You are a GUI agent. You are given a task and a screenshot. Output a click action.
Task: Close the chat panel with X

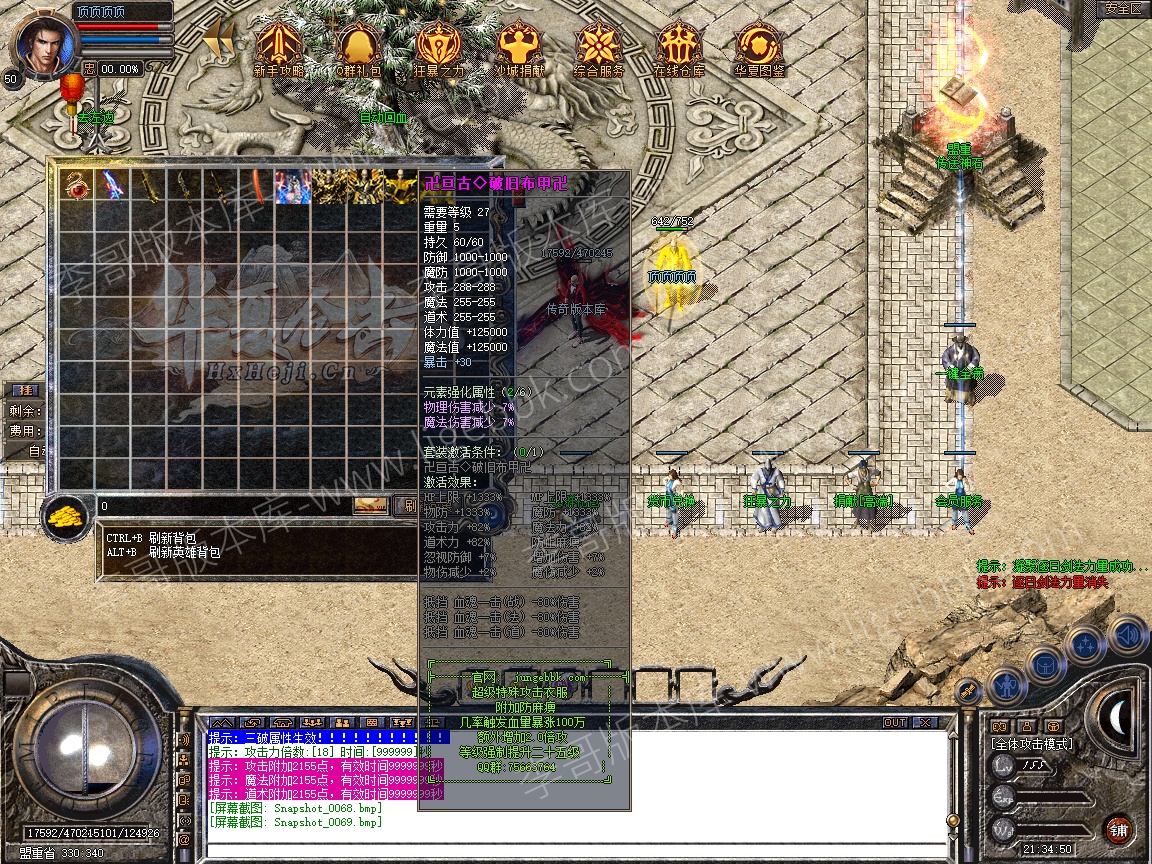pos(924,722)
